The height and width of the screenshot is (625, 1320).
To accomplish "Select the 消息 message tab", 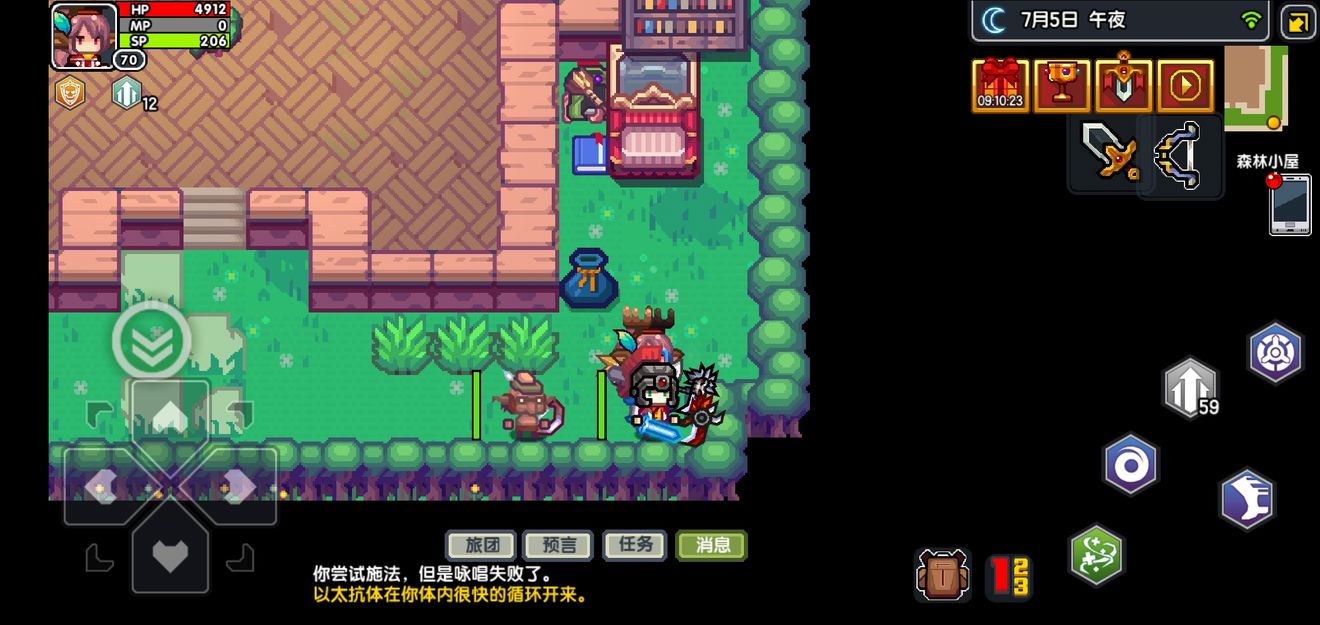I will click(x=712, y=545).
